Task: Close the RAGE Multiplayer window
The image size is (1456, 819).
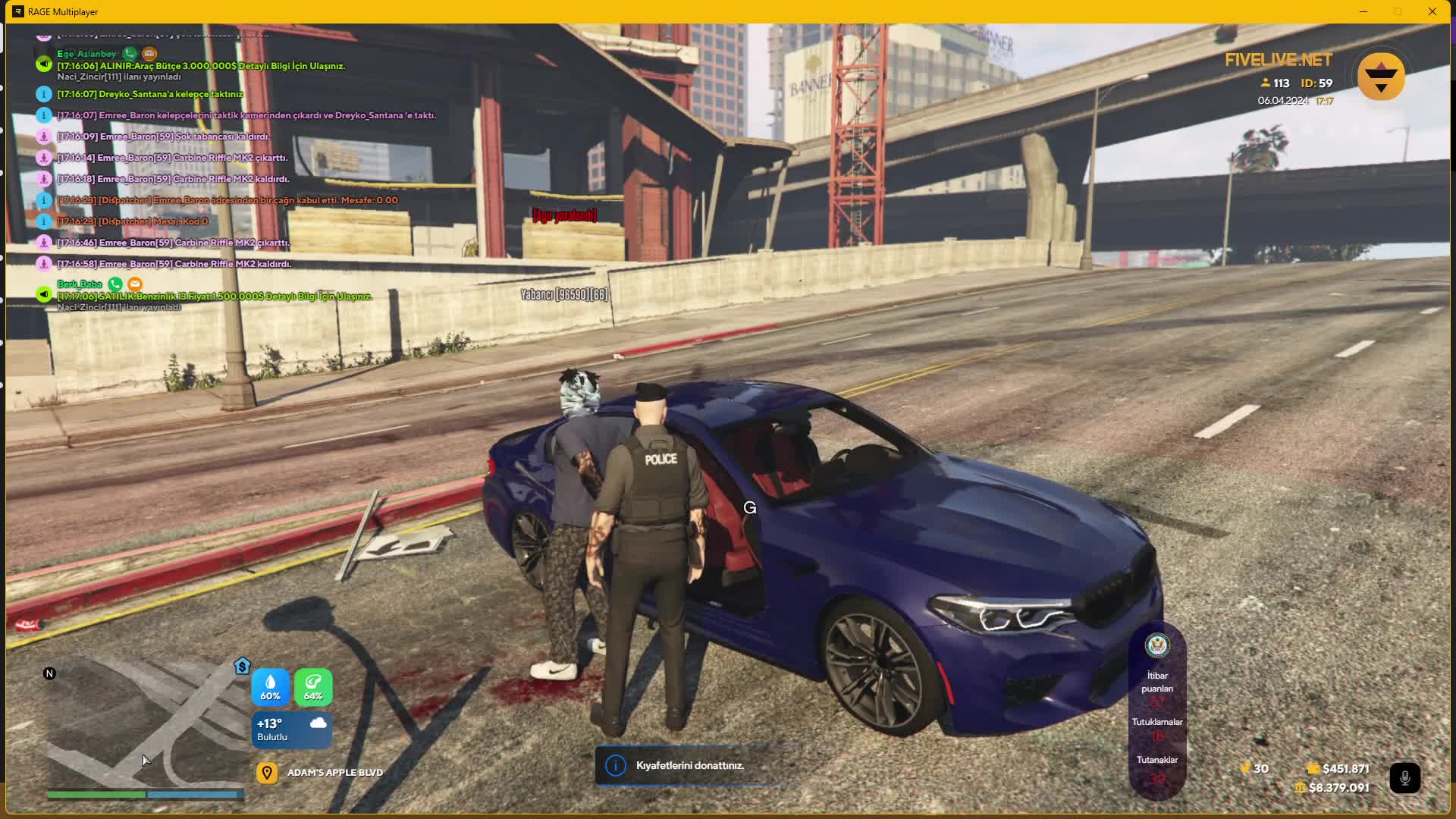Action: pos(1432,11)
